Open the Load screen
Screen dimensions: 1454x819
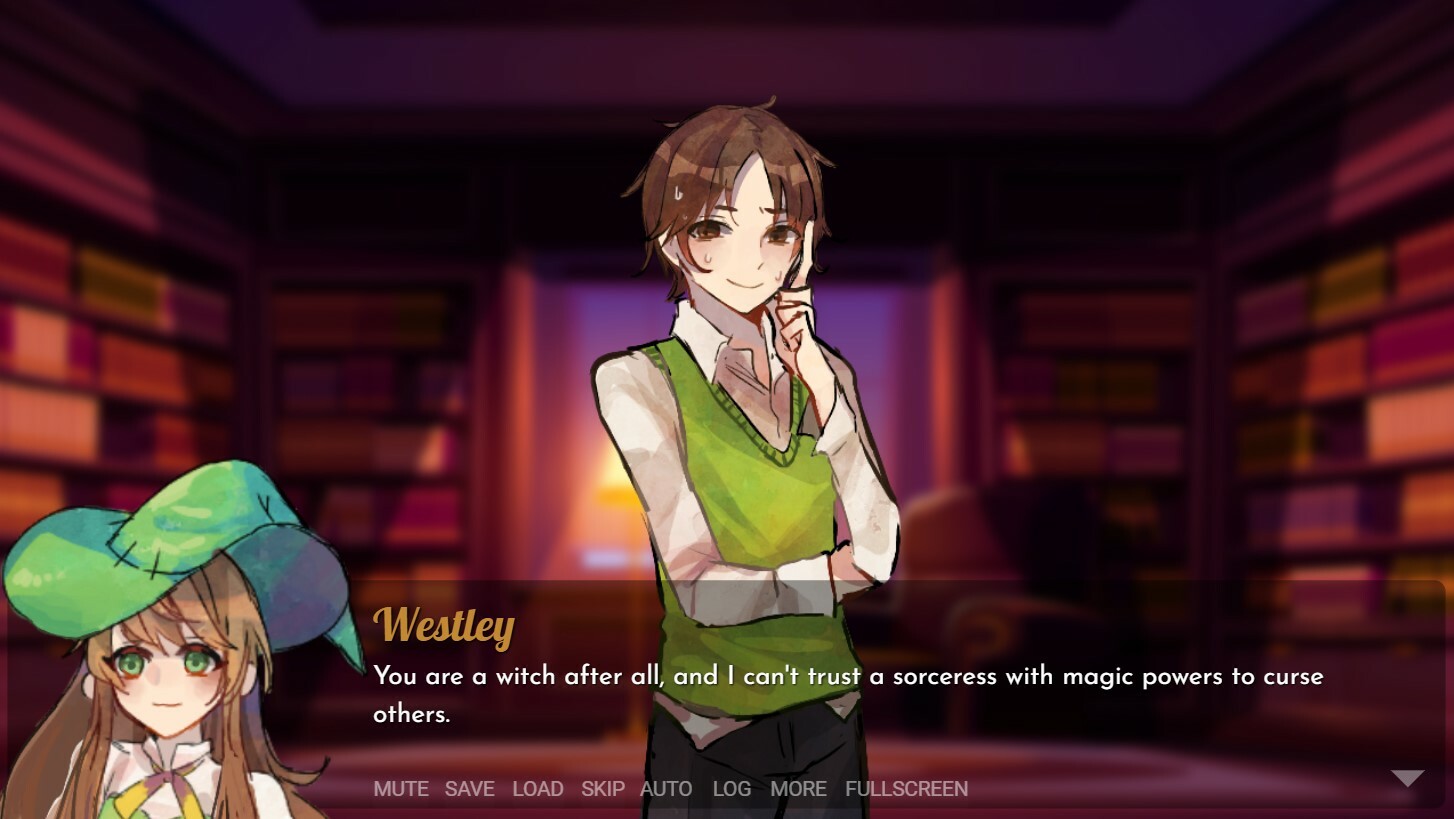[x=538, y=789]
